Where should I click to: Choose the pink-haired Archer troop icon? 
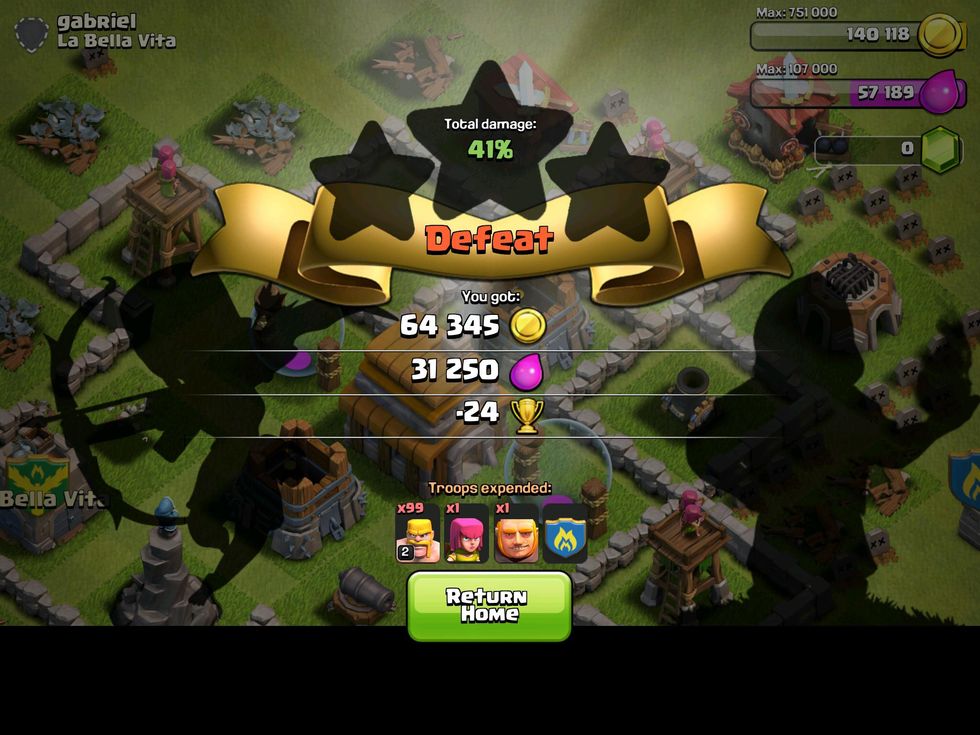click(x=466, y=532)
